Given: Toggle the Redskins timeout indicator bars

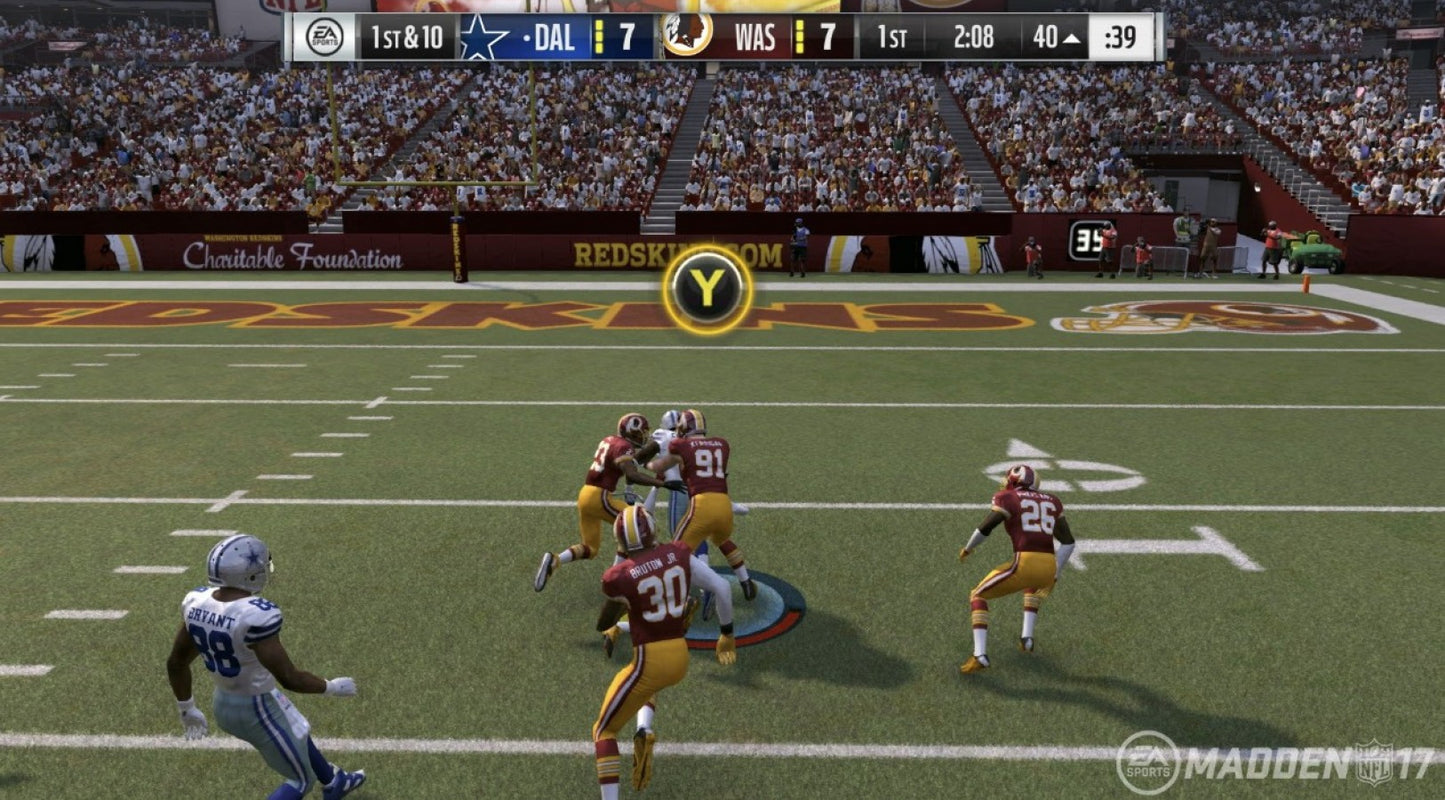Looking at the screenshot, I should click(x=800, y=37).
